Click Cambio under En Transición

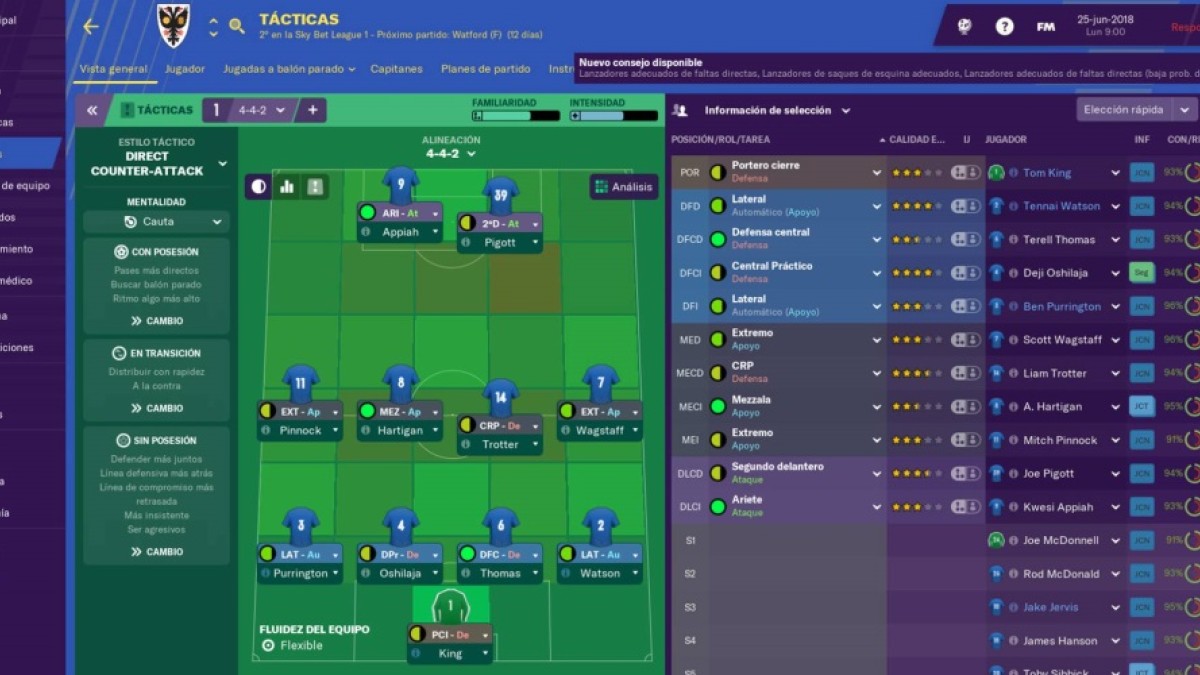tap(157, 408)
